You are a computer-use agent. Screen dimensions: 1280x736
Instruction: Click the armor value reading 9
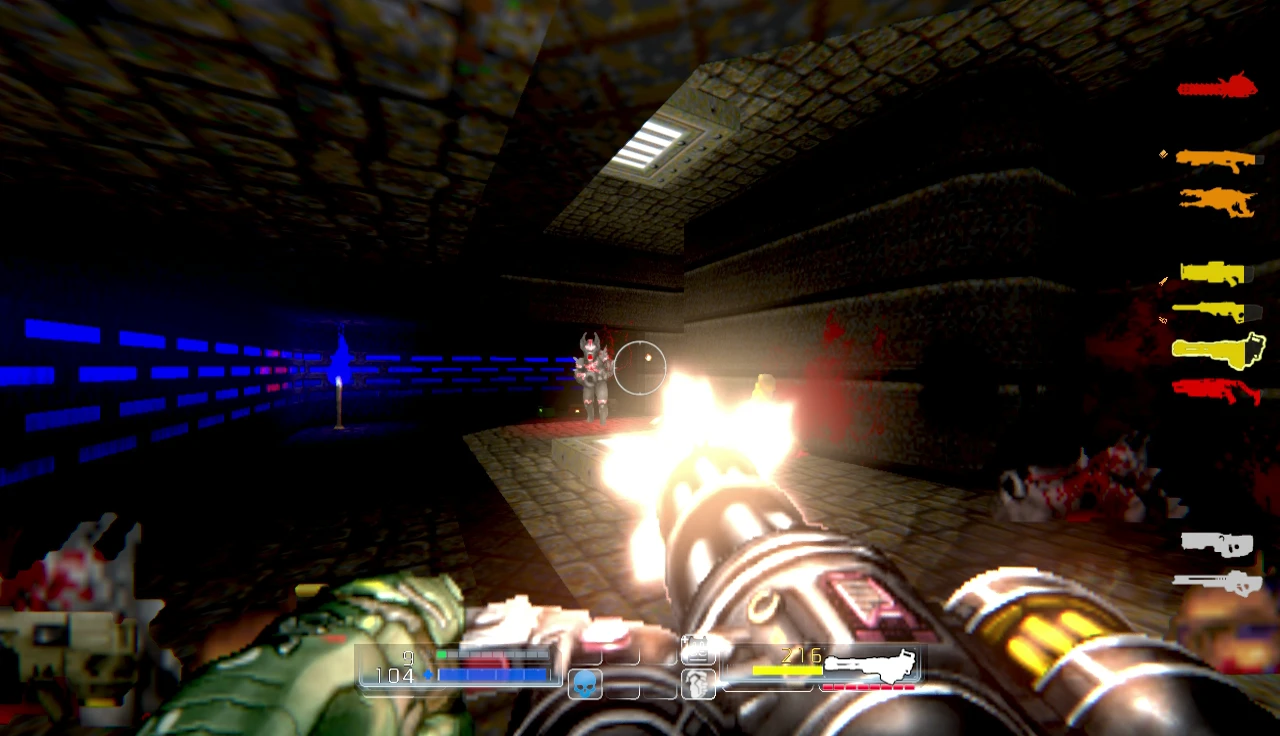click(x=408, y=659)
